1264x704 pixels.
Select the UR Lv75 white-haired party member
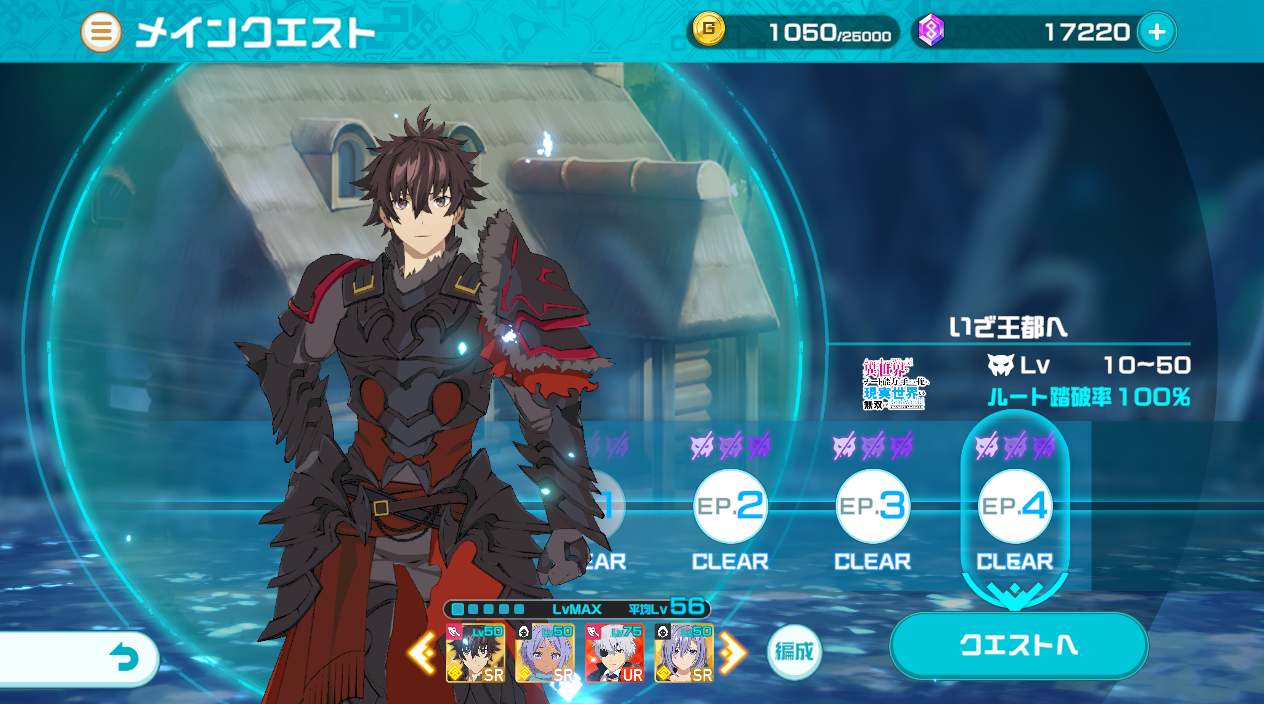tap(615, 653)
